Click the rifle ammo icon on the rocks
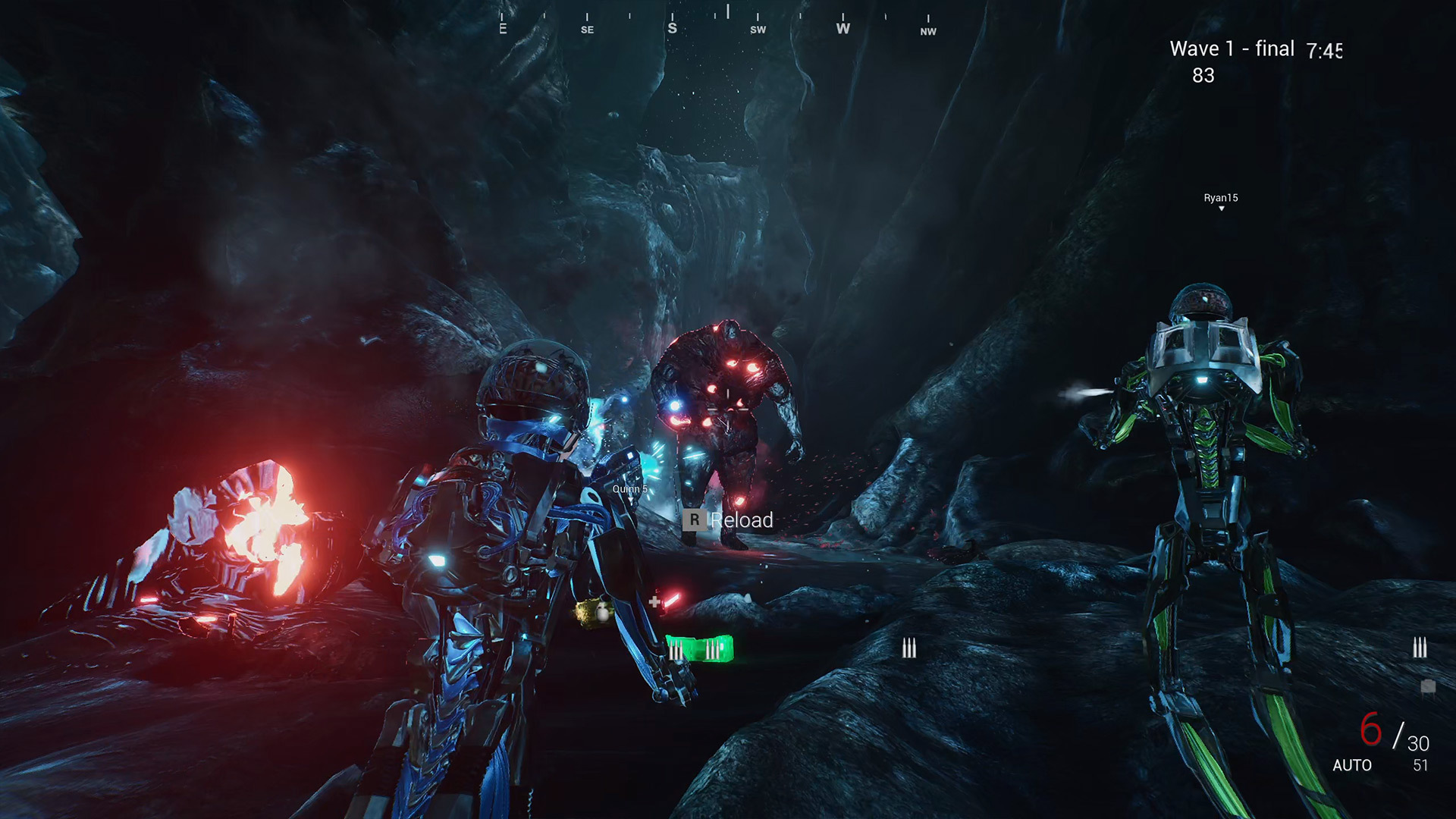This screenshot has height=819, width=1456. (908, 648)
